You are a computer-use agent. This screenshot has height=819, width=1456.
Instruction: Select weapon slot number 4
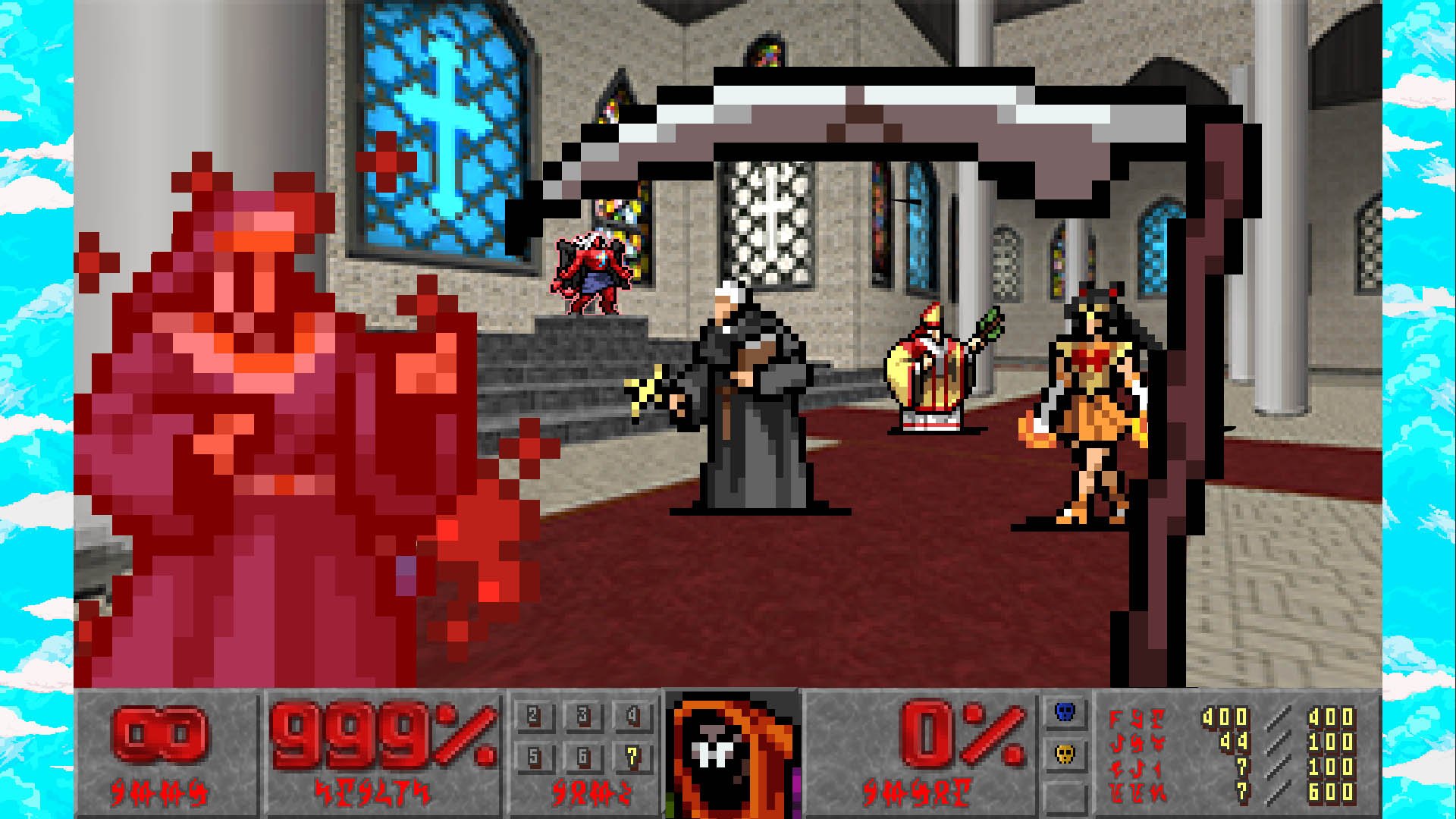pyautogui.click(x=632, y=715)
